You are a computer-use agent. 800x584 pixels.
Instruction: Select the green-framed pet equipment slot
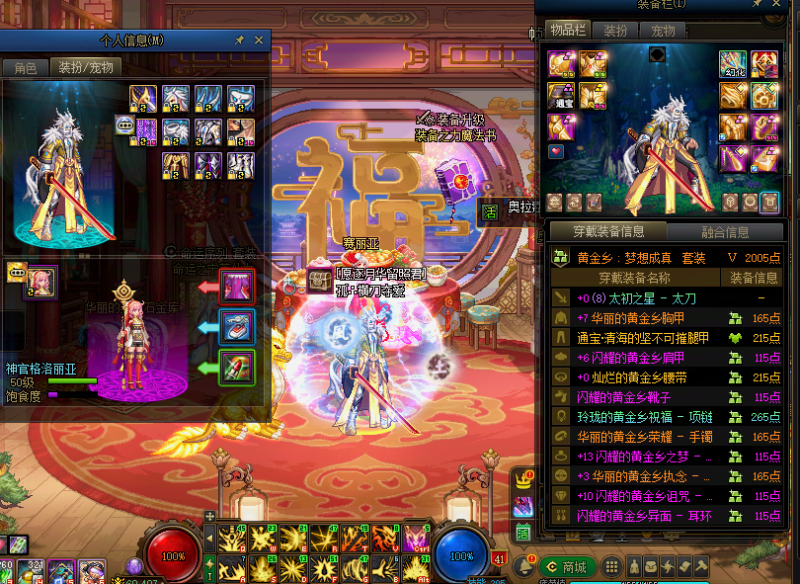(x=237, y=366)
